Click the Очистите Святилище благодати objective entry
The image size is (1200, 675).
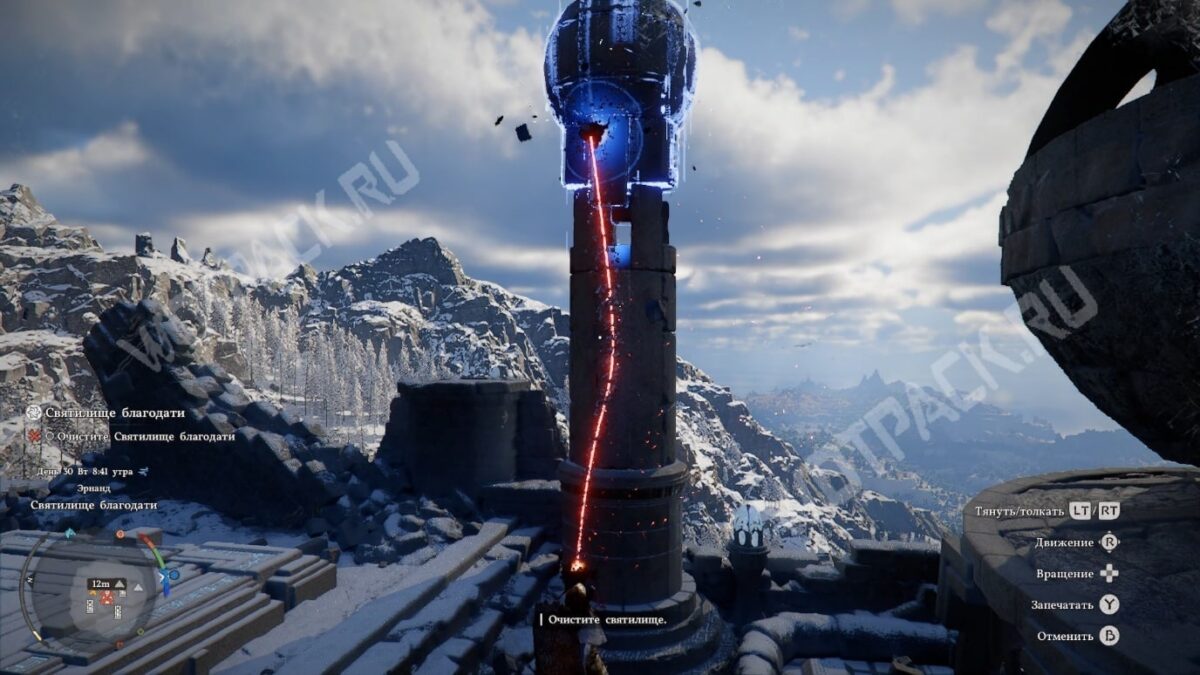pyautogui.click(x=145, y=436)
